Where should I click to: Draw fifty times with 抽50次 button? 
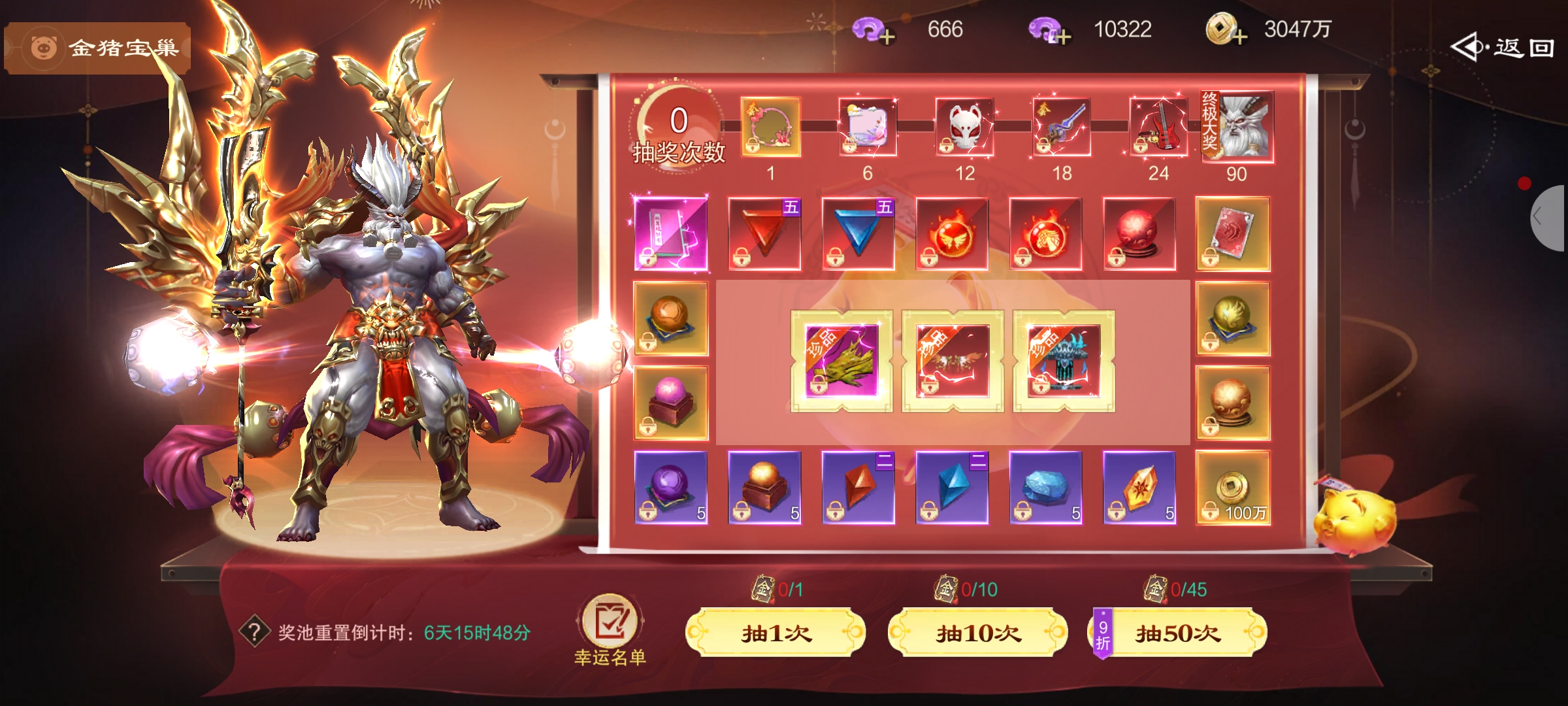click(1178, 632)
